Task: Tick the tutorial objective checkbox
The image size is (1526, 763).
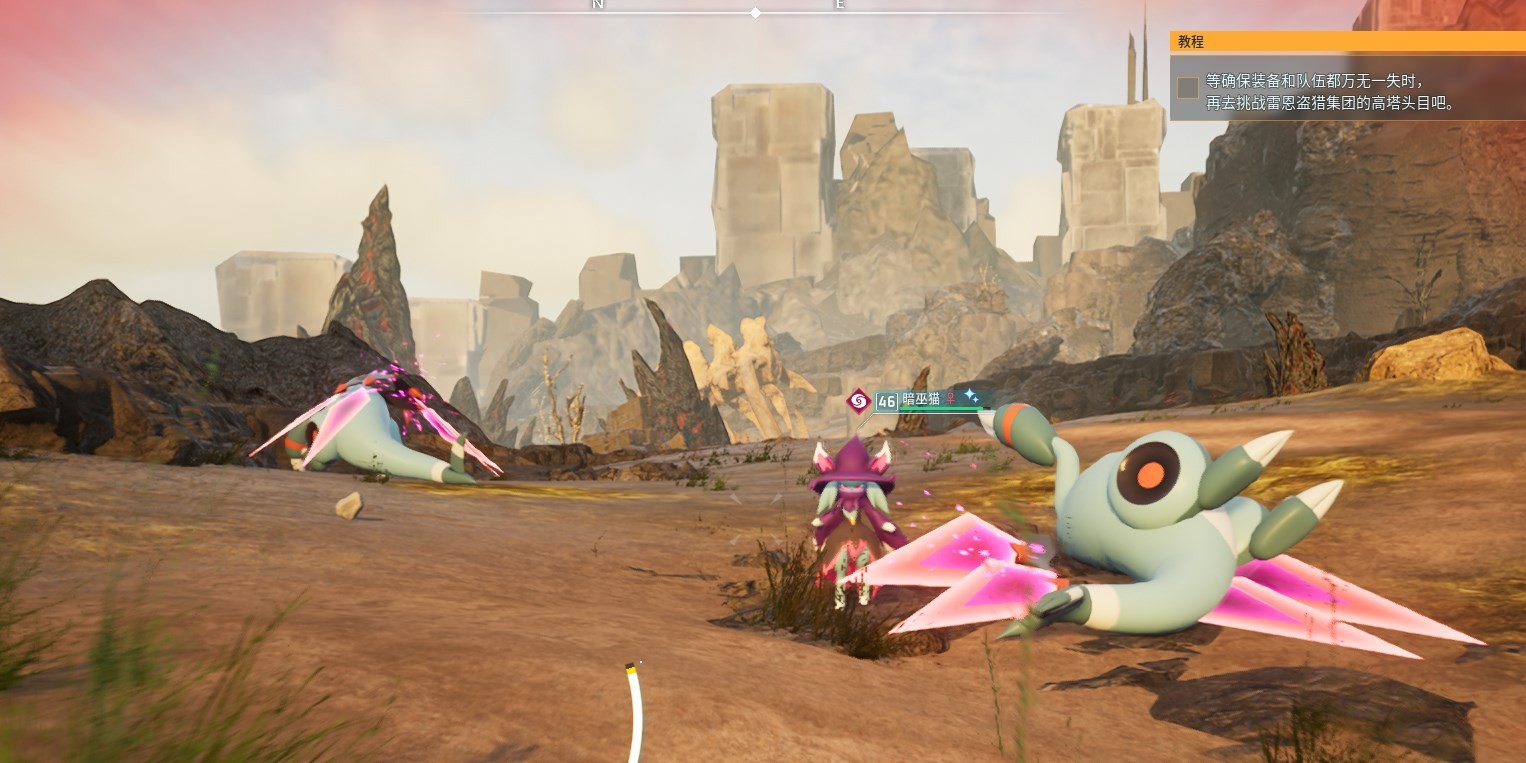Action: 1188,88
